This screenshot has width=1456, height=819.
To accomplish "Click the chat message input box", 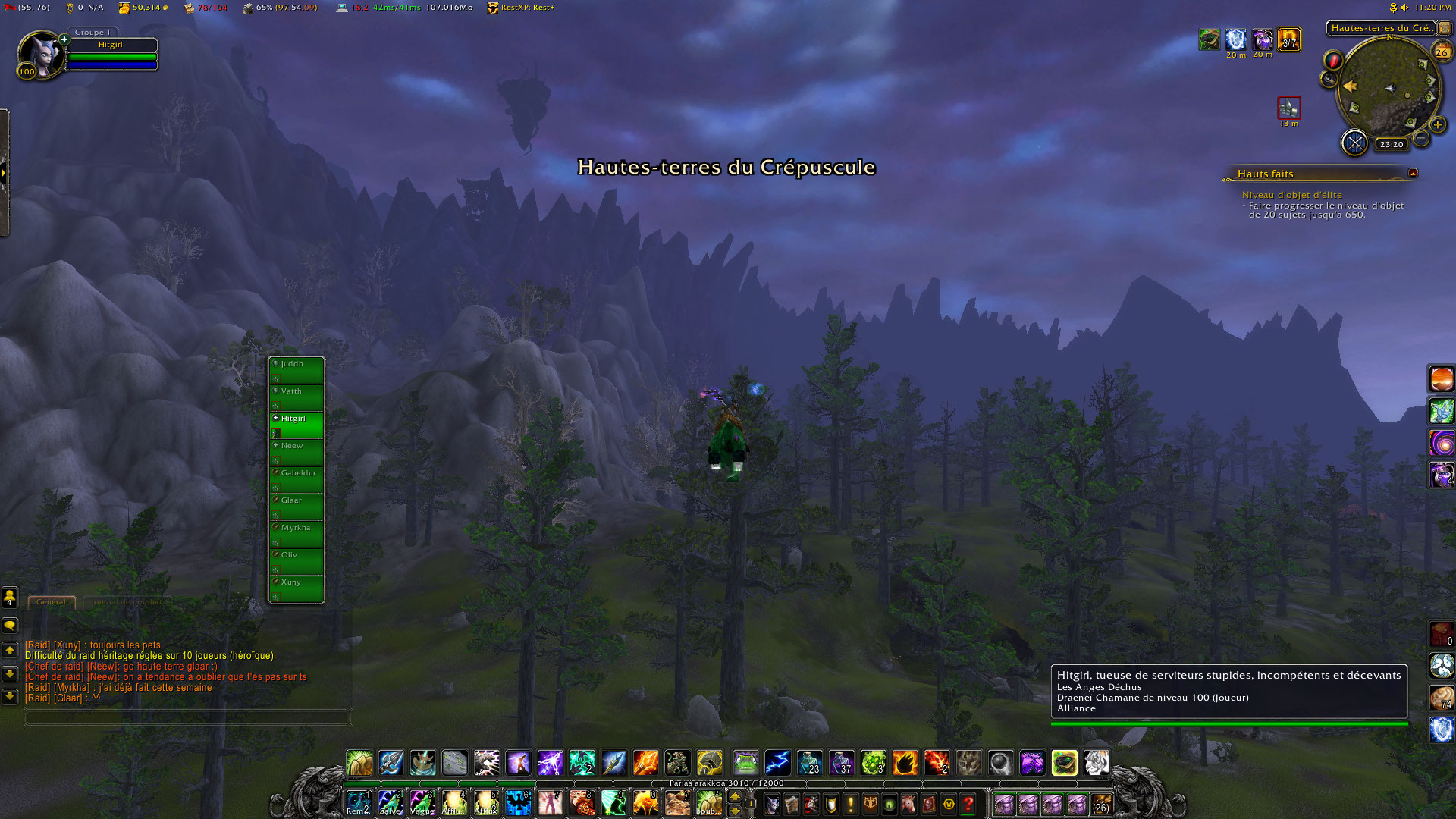I will [187, 717].
